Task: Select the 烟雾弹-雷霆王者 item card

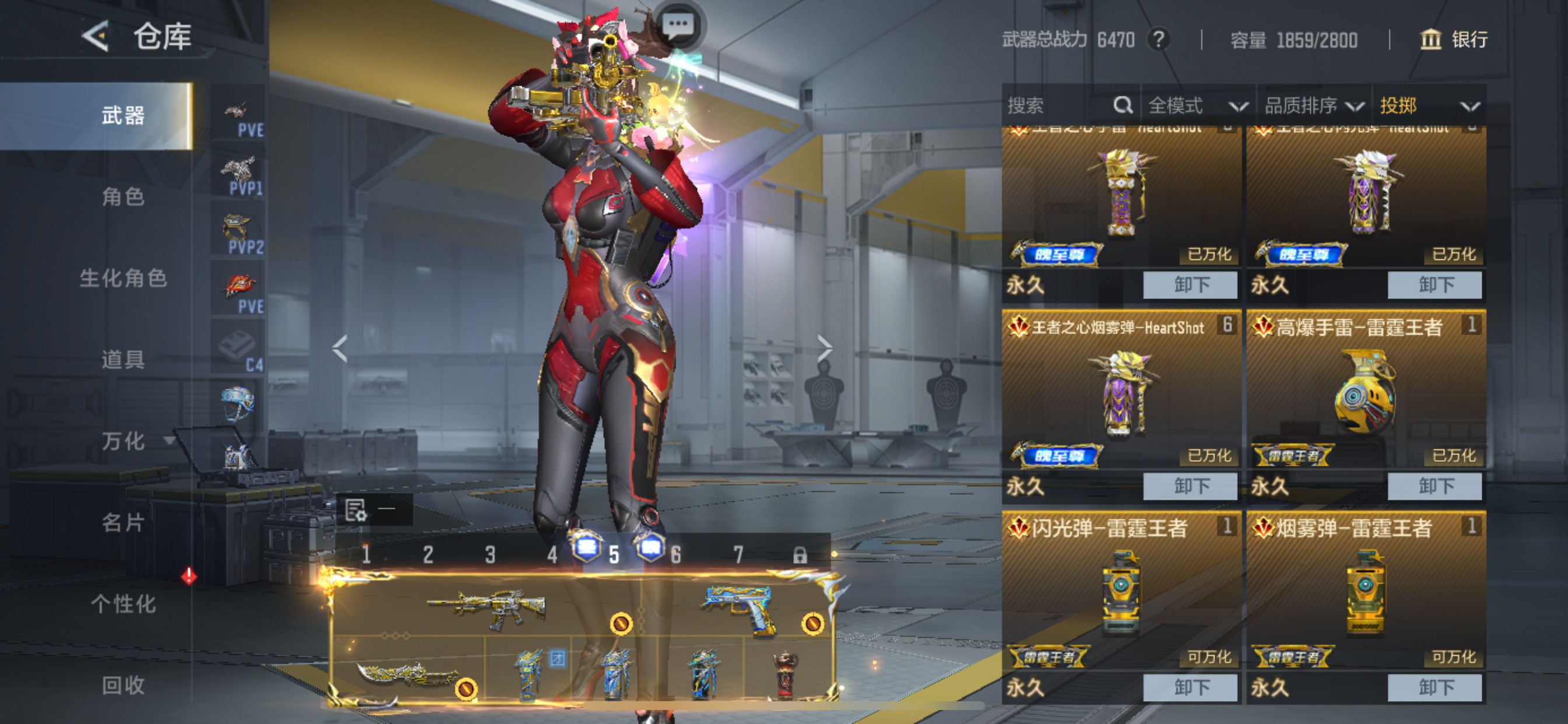Action: pyautogui.click(x=1366, y=593)
